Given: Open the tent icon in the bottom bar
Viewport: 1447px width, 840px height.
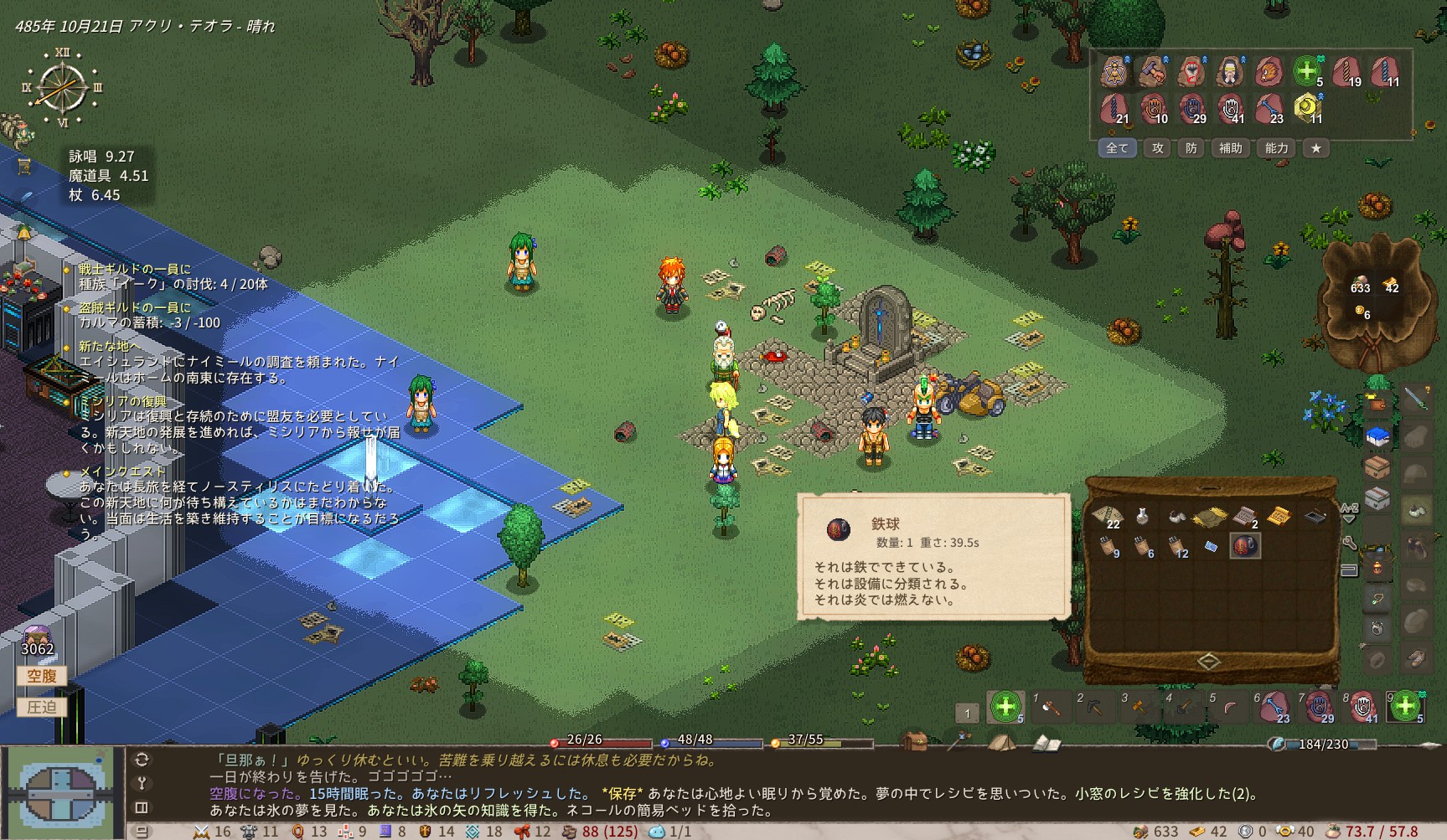Looking at the screenshot, I should [x=1000, y=742].
